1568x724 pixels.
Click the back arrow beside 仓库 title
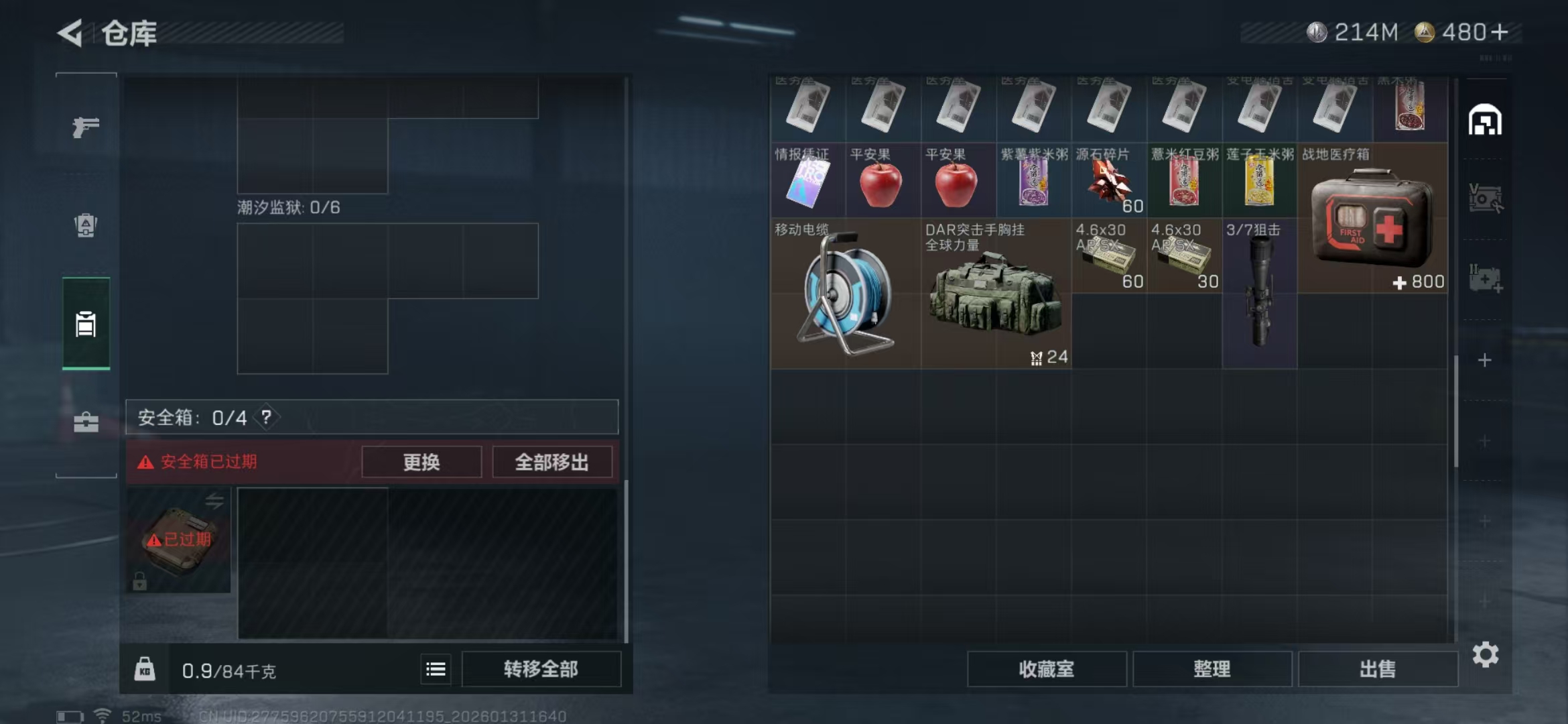[x=72, y=33]
